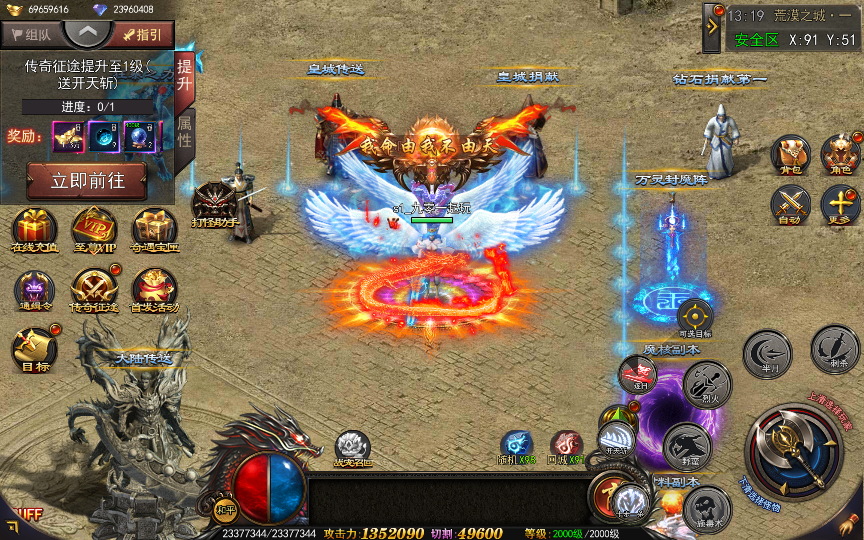Open the 在线充值 recharge gift icon
This screenshot has width=864, height=540.
point(35,229)
